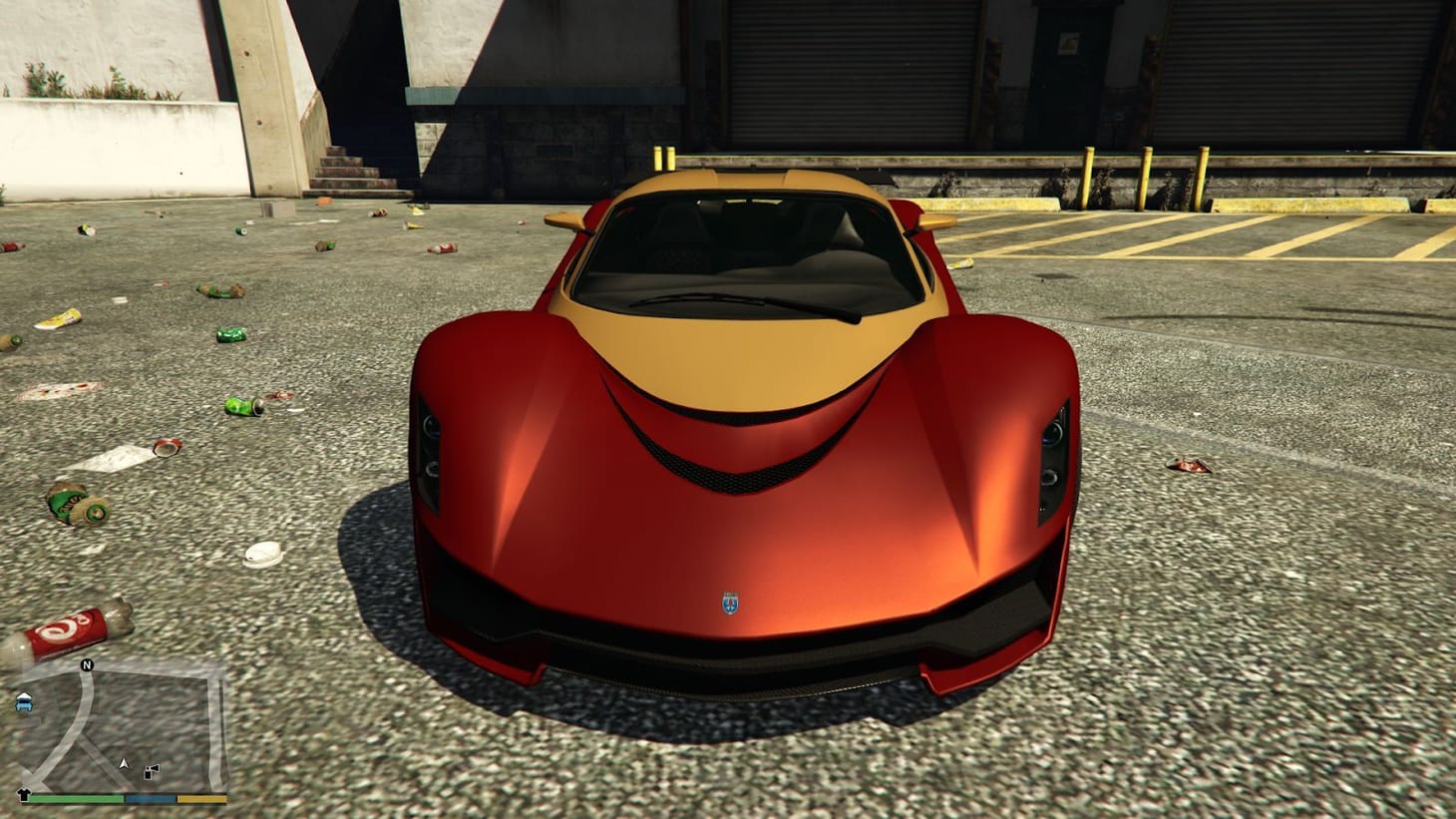Select the blue vehicle blip on the minimap
Viewport: 1456px width, 819px height.
tap(22, 703)
